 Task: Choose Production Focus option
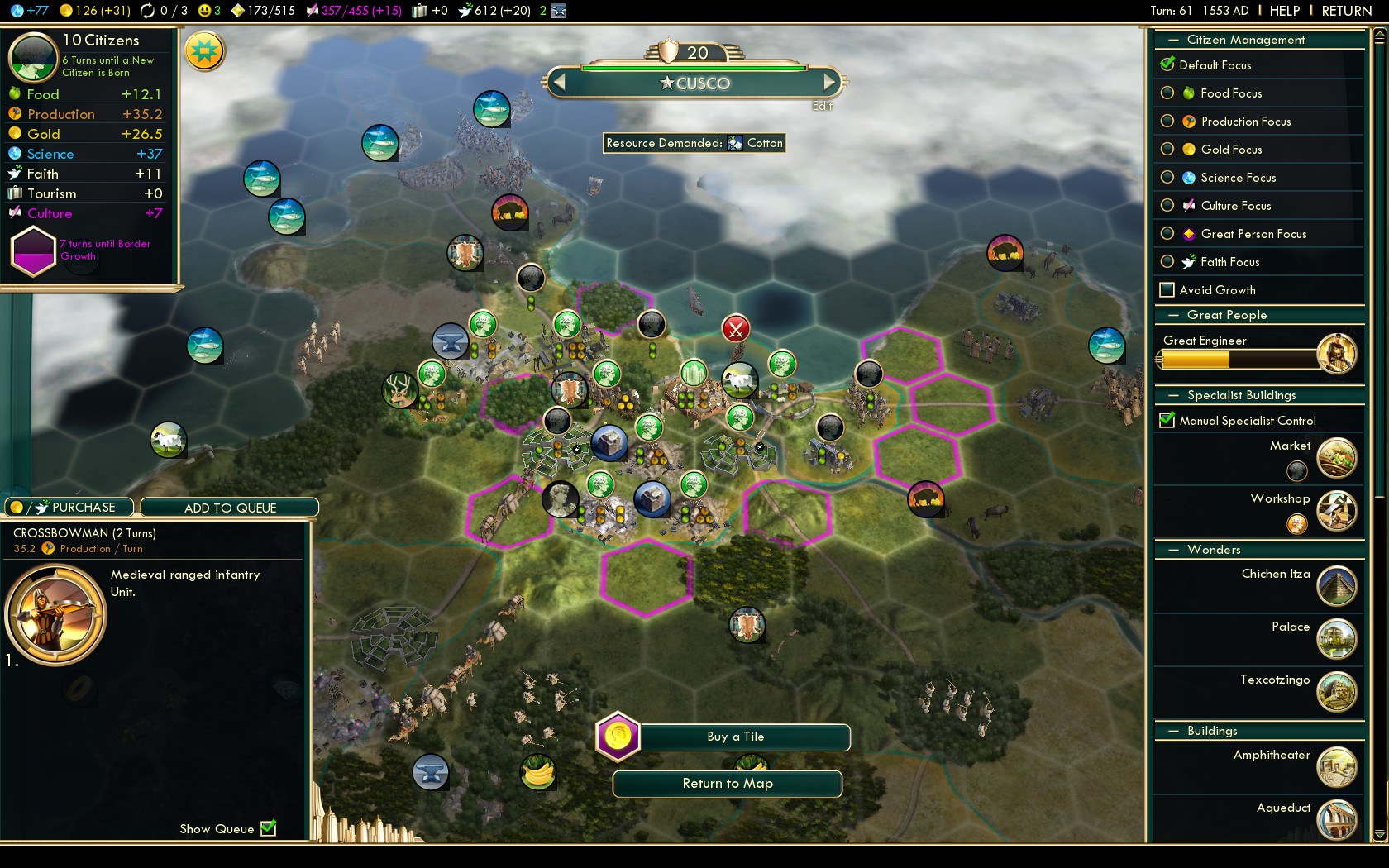[1167, 122]
